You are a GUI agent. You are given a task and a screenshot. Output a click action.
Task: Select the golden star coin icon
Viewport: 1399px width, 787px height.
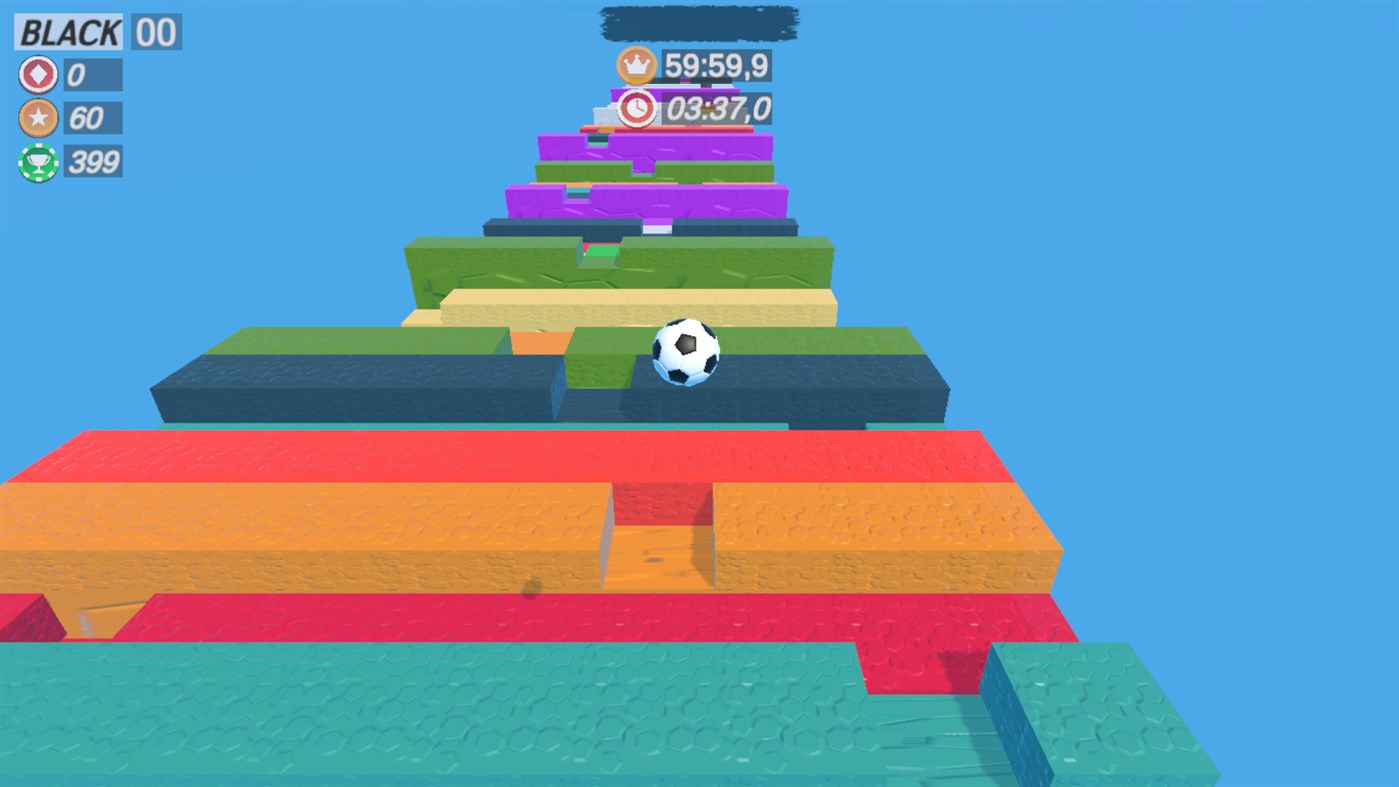point(36,118)
